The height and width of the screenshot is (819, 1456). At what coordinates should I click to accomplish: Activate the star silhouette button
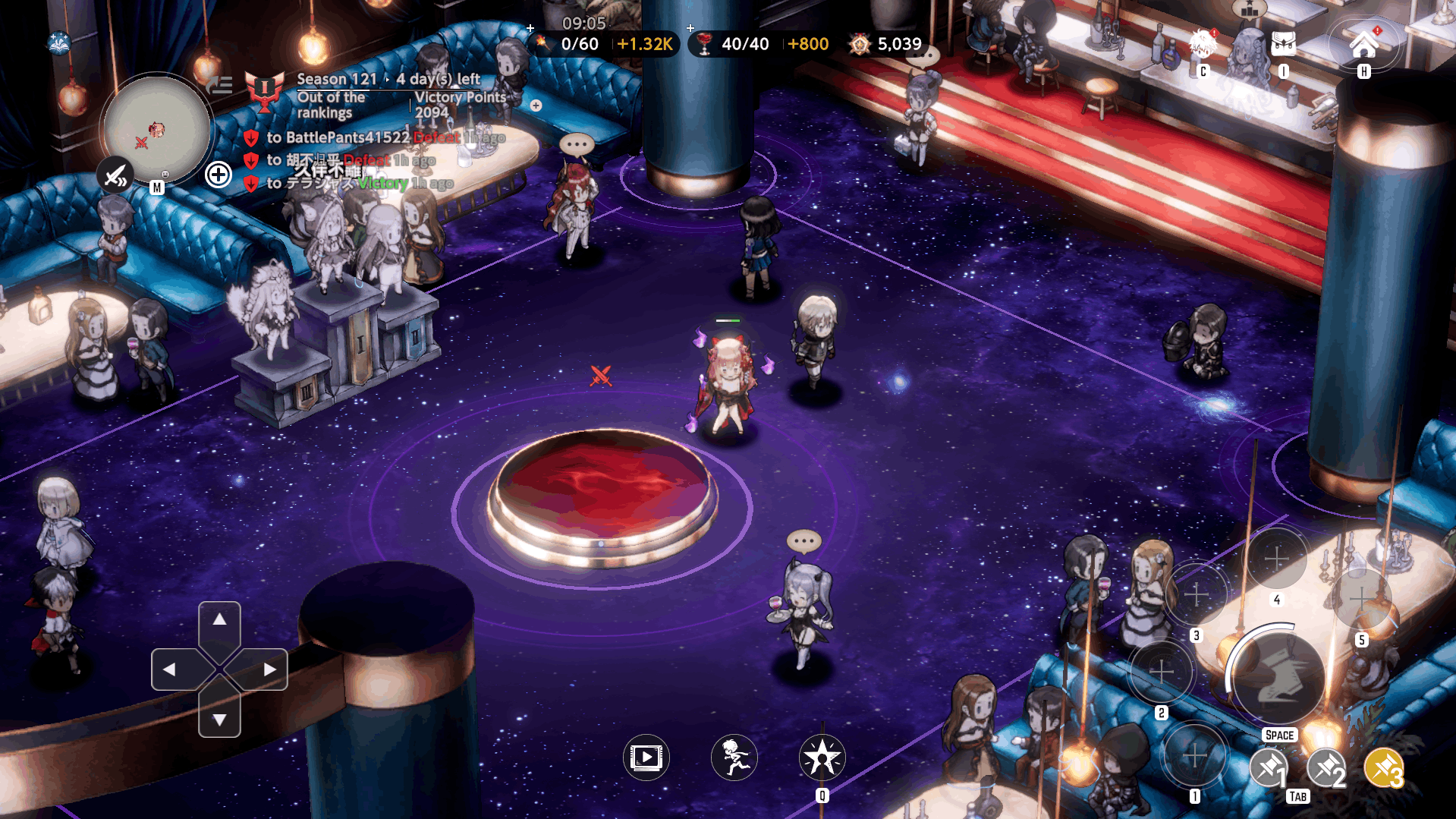coord(822,757)
